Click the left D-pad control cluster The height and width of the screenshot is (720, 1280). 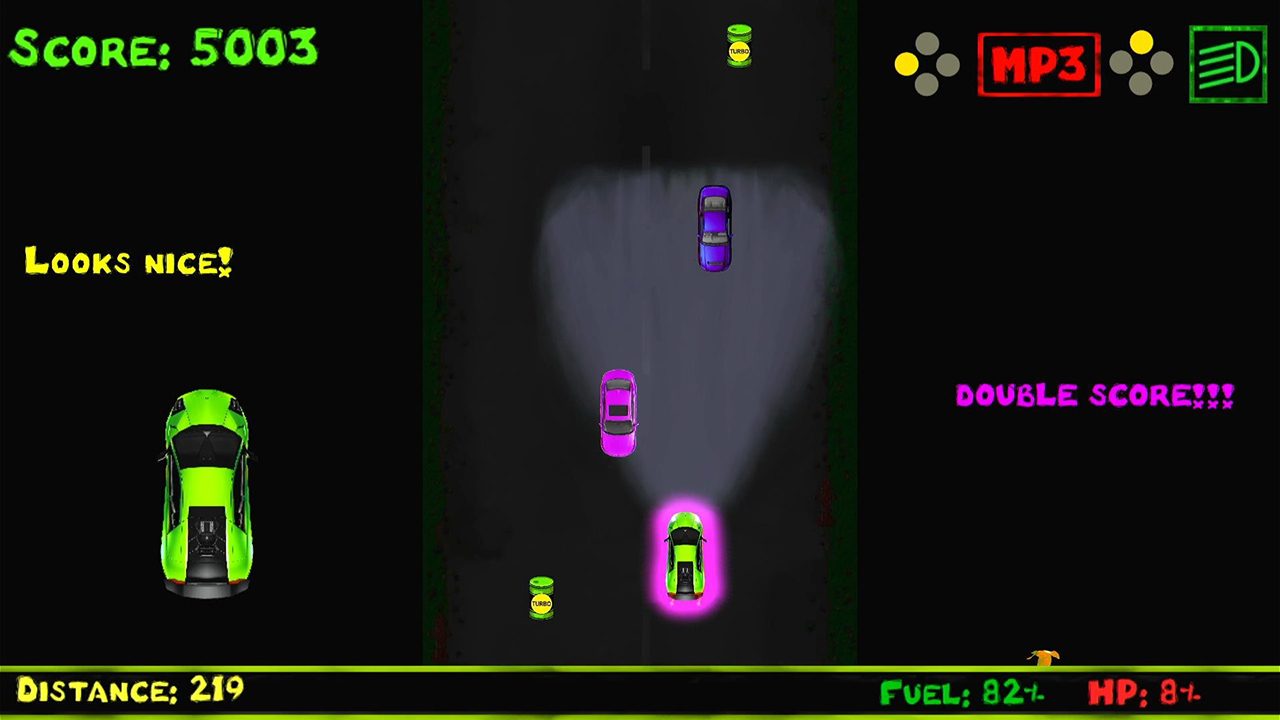pos(927,64)
